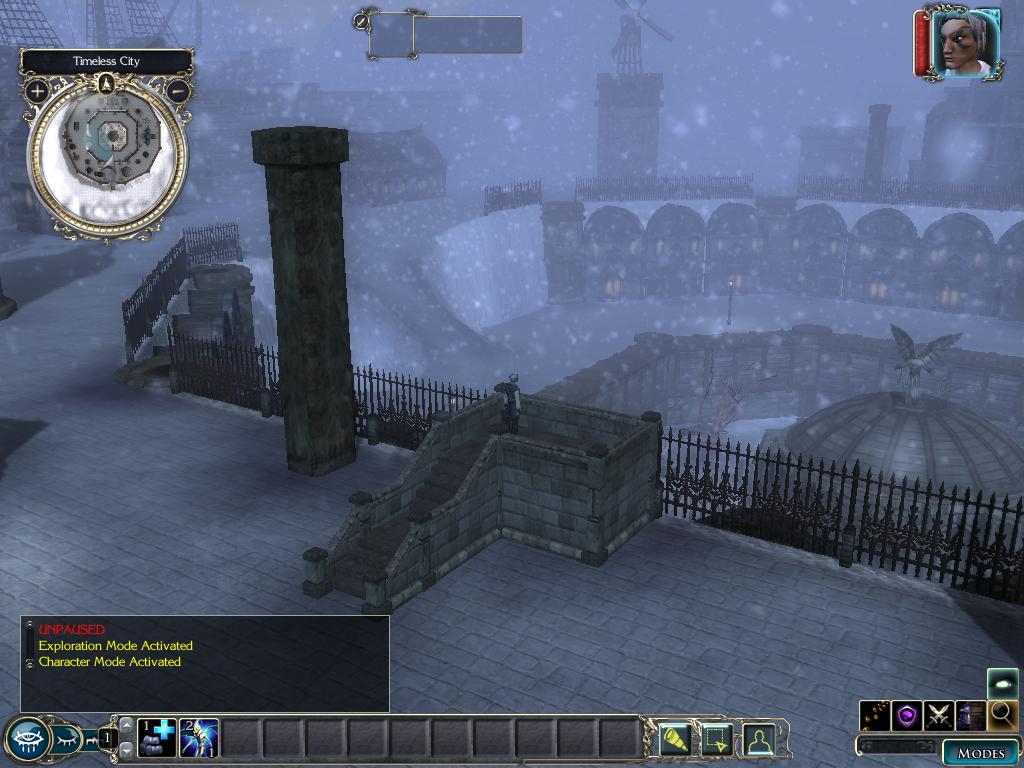Zoom in the minimap with the plus button
The image size is (1024, 768).
point(37,91)
